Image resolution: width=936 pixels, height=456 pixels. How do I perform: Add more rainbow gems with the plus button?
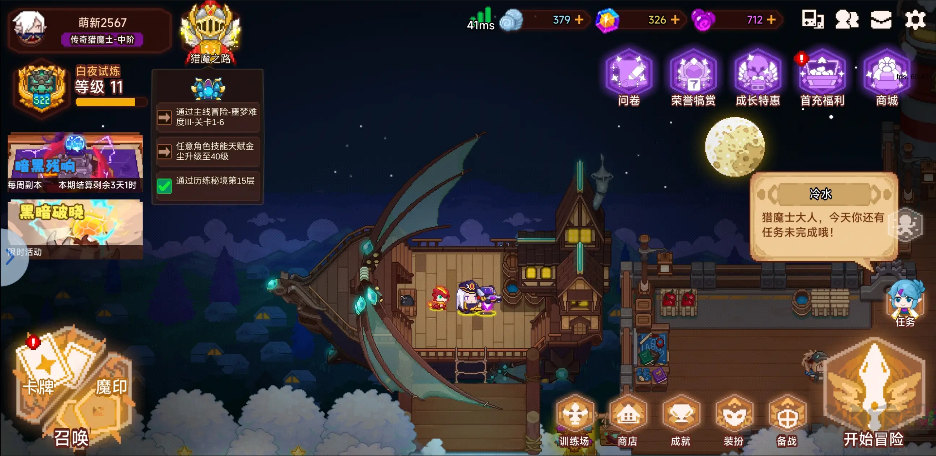tap(675, 19)
